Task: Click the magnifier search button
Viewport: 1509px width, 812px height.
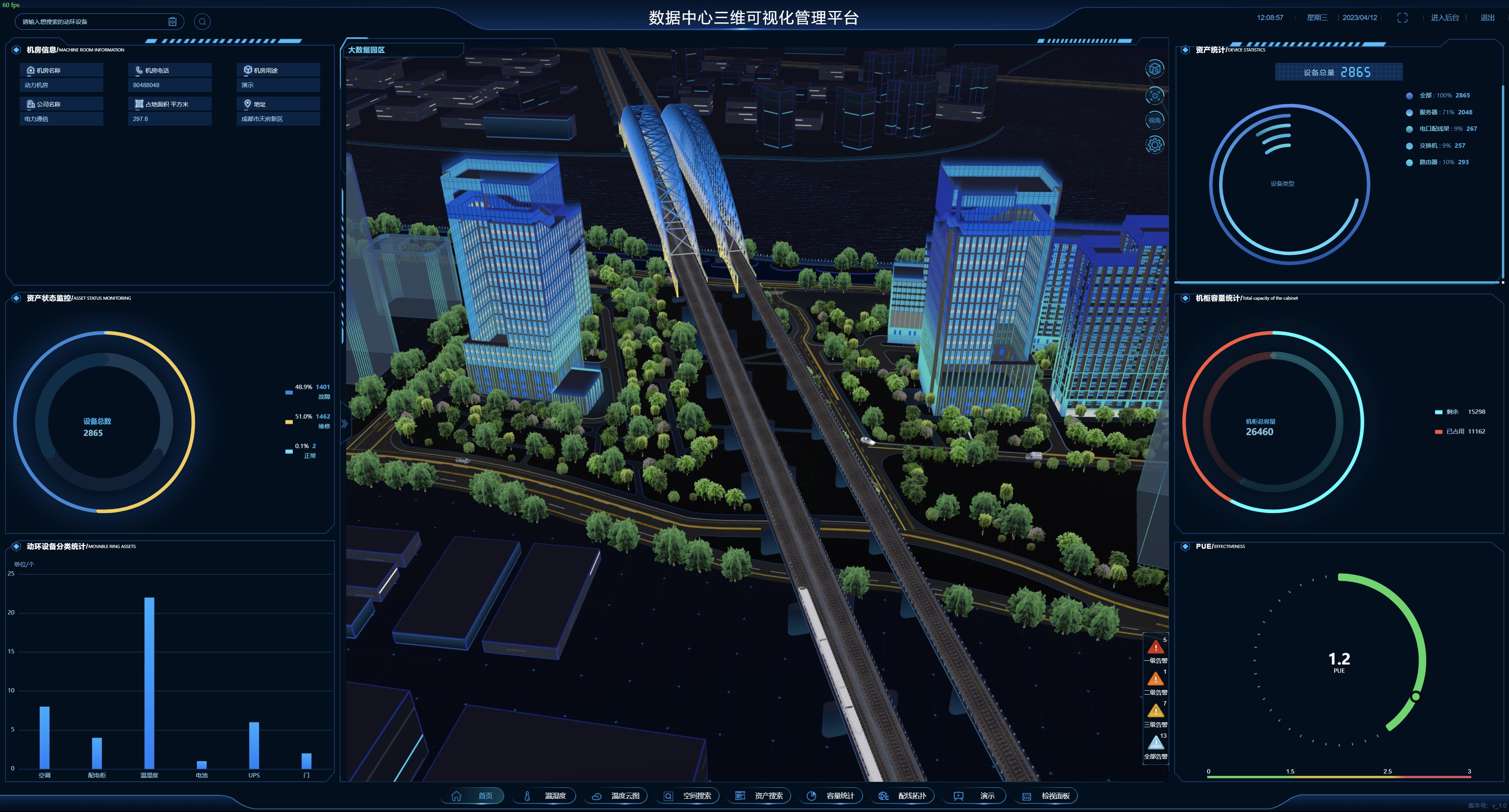Action: 202,22
